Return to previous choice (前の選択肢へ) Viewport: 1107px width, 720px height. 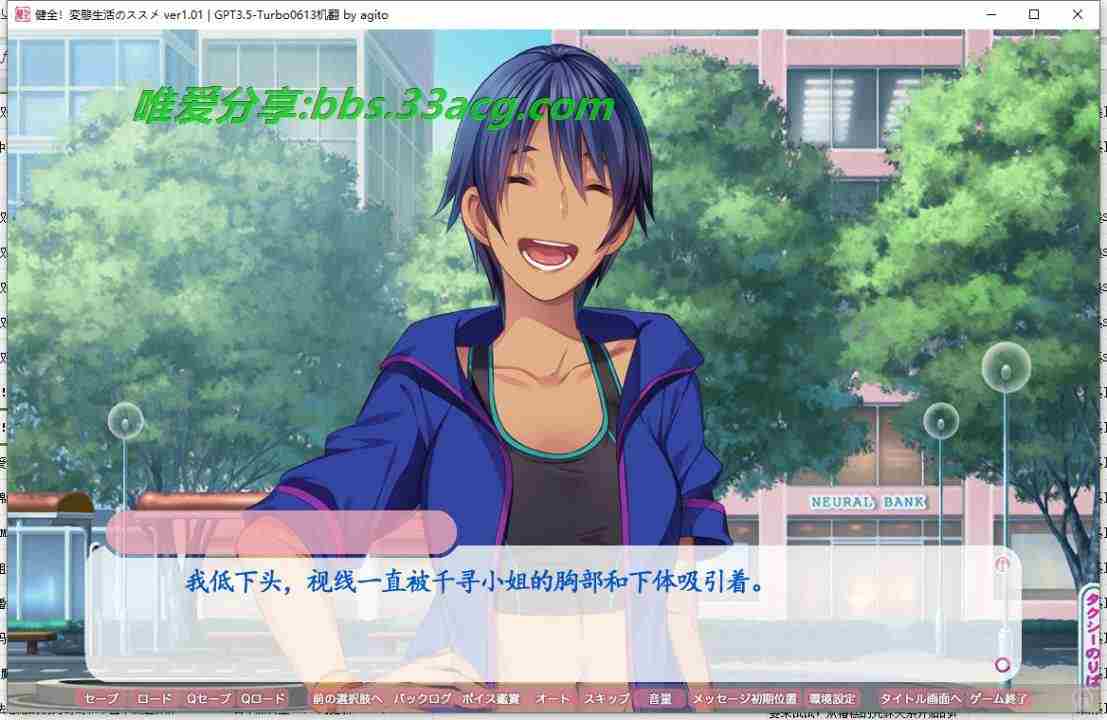pyautogui.click(x=347, y=699)
